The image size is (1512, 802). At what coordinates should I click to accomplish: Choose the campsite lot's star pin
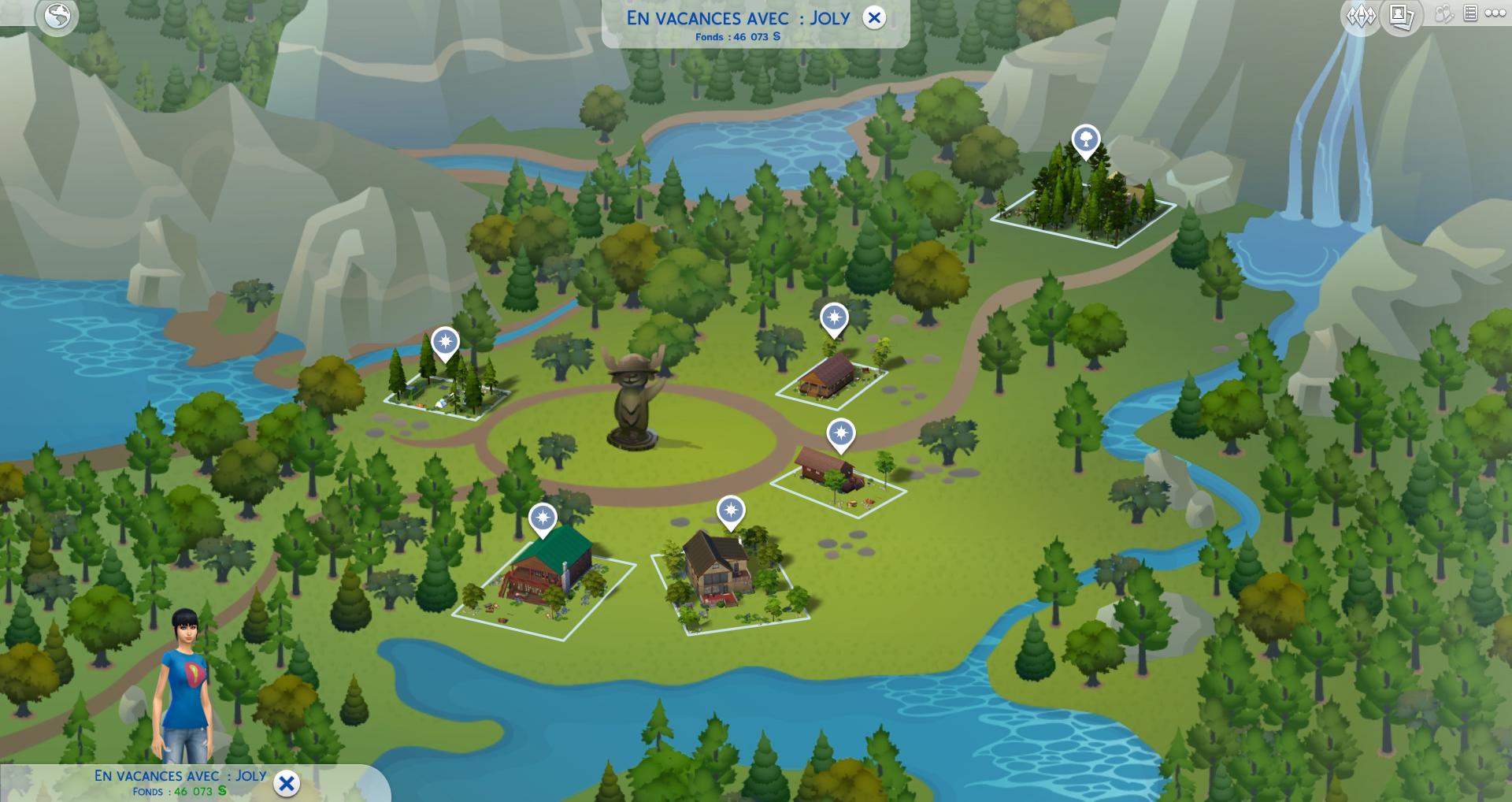click(x=446, y=343)
